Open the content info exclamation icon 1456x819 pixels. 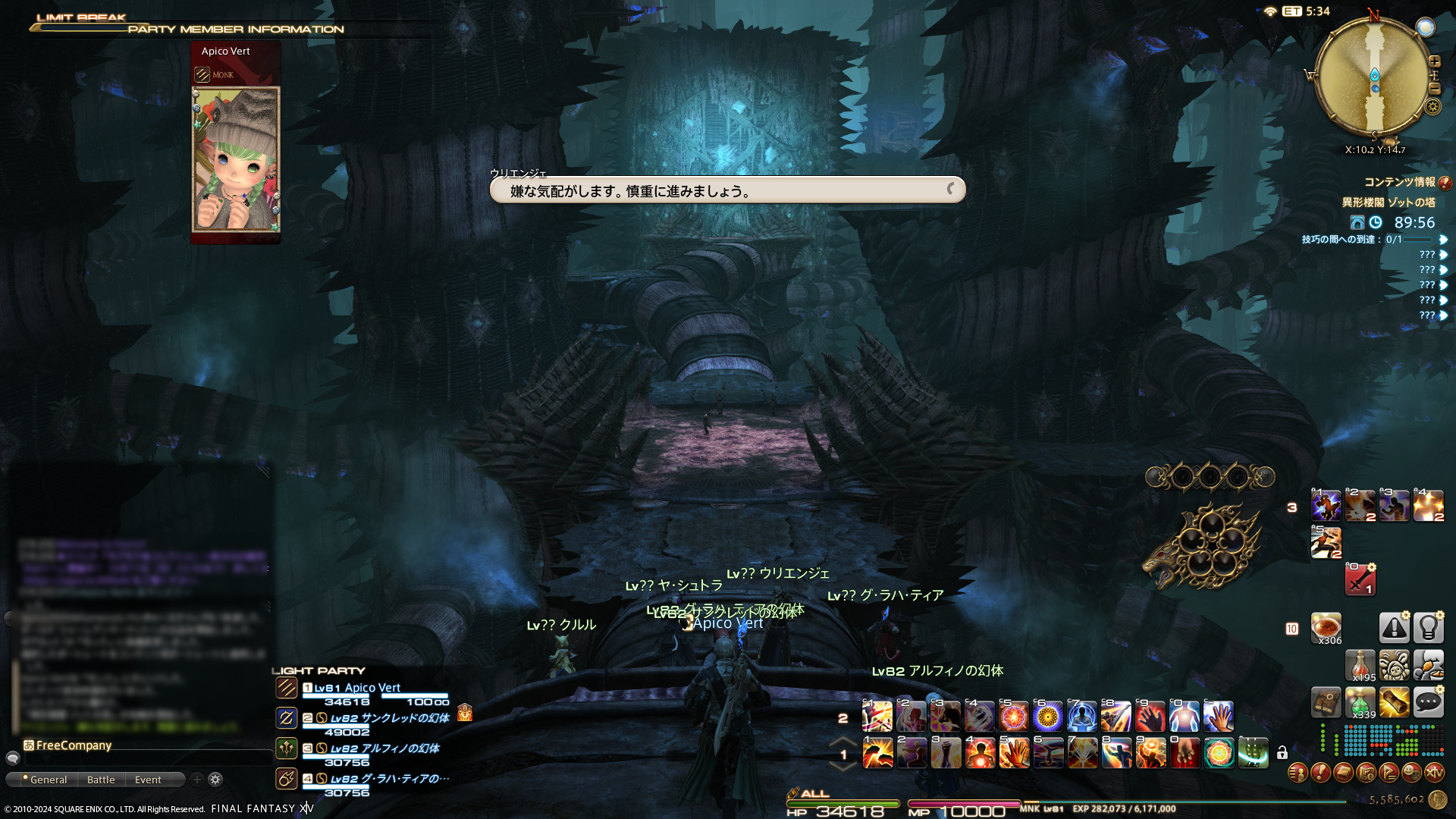pyautogui.click(x=1445, y=183)
